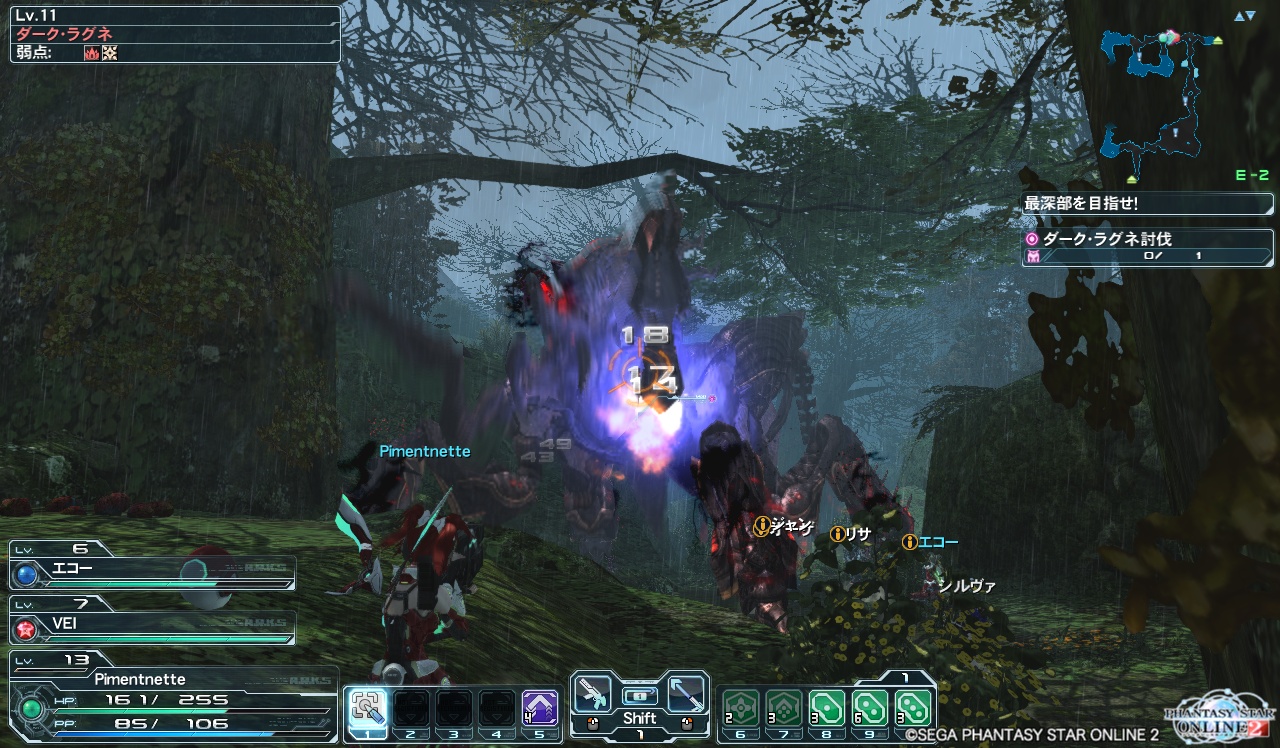
Task: Use the green hexagon item in slot 7
Action: pyautogui.click(x=784, y=708)
